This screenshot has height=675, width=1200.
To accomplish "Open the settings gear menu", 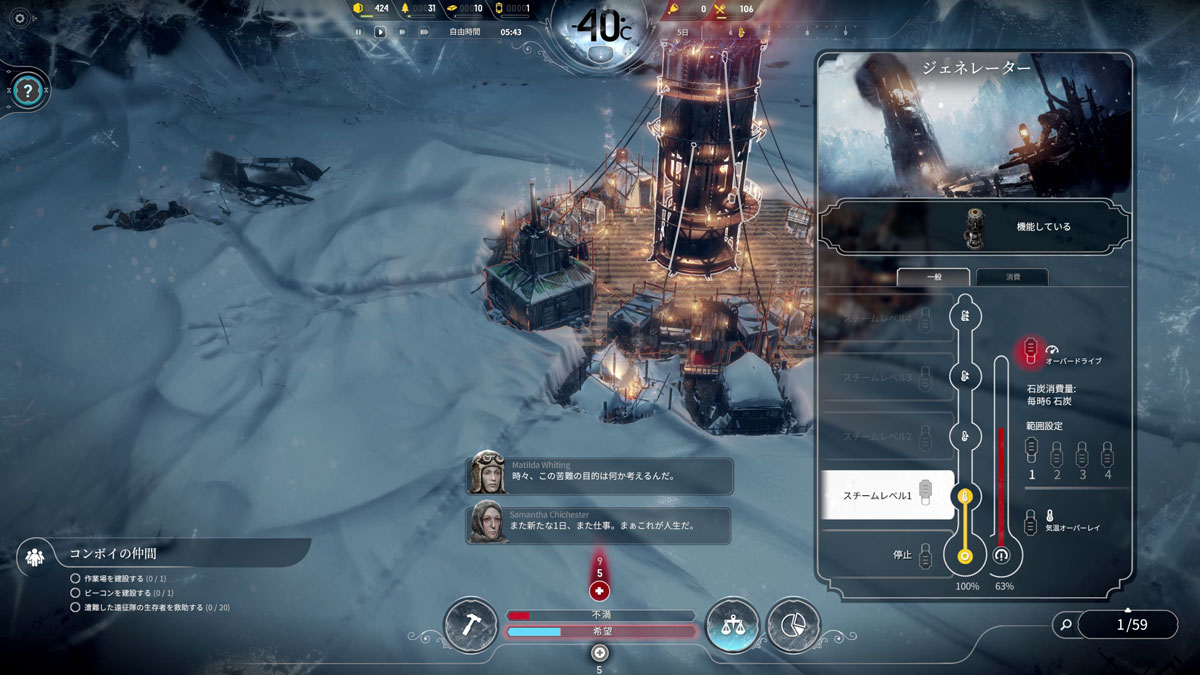I will point(19,19).
